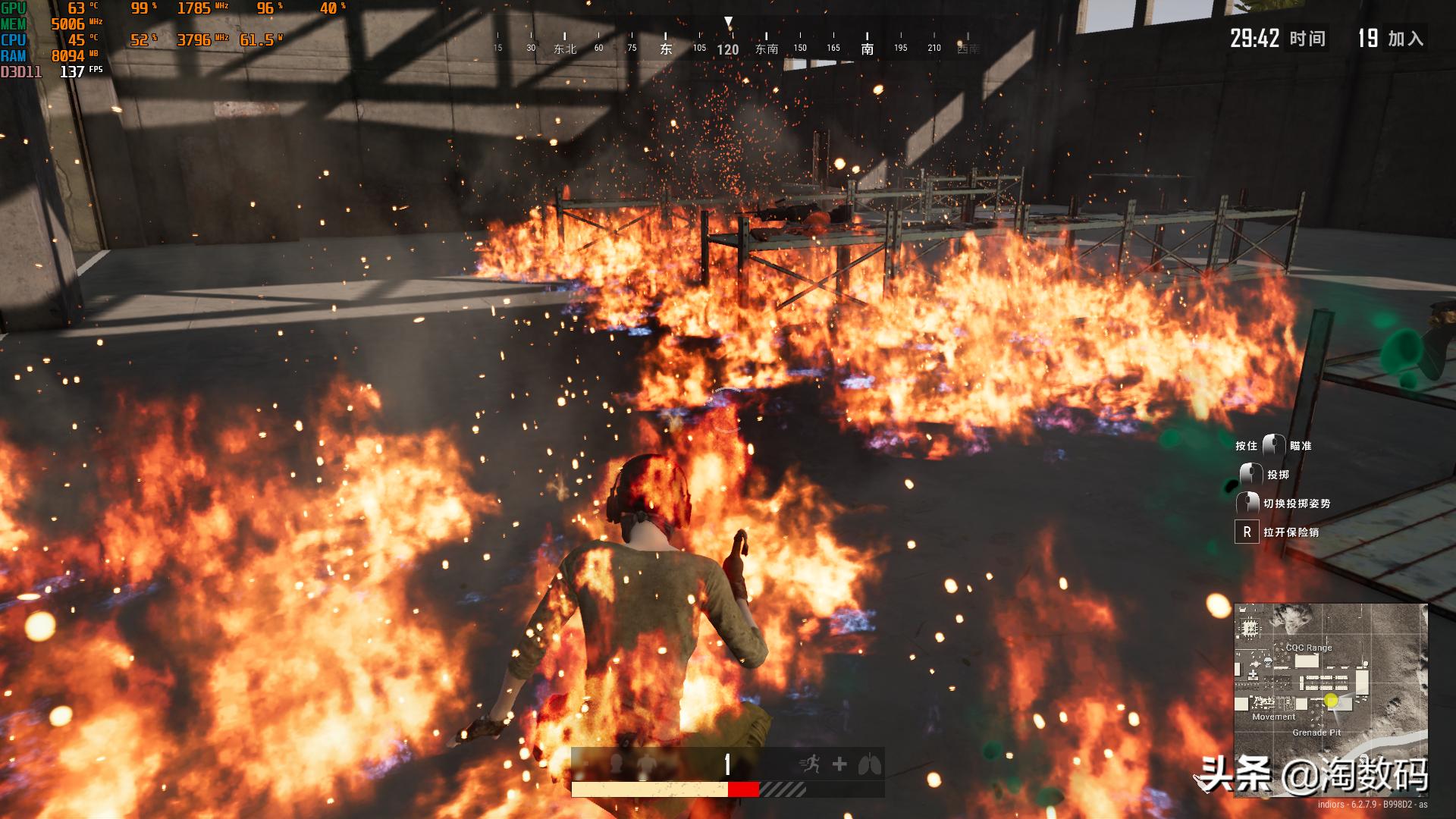Click the yellow player marker on the minimap
1456x819 pixels.
pyautogui.click(x=1331, y=700)
